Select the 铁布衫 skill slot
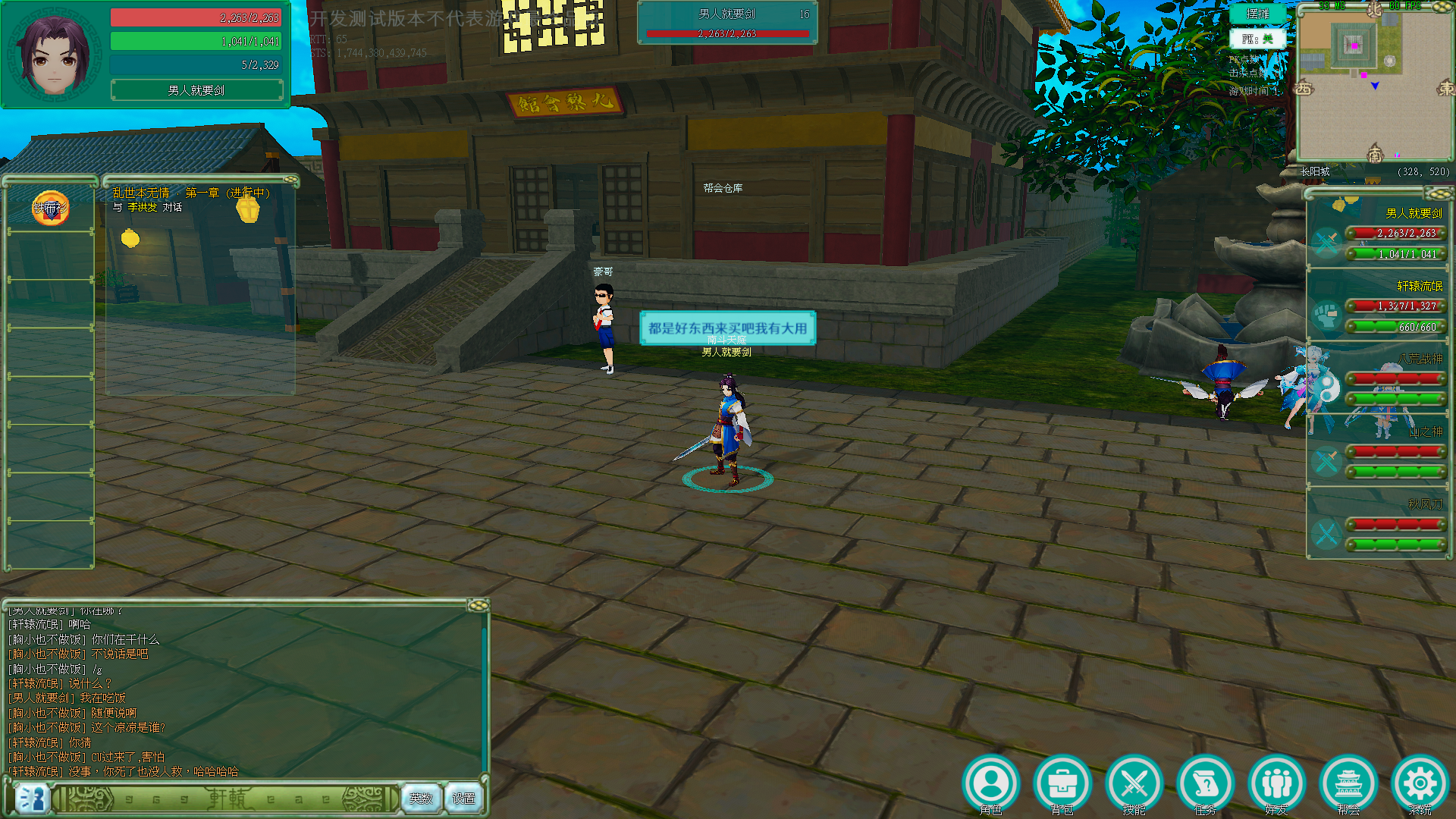Screen dimensions: 1456x819 (50, 208)
